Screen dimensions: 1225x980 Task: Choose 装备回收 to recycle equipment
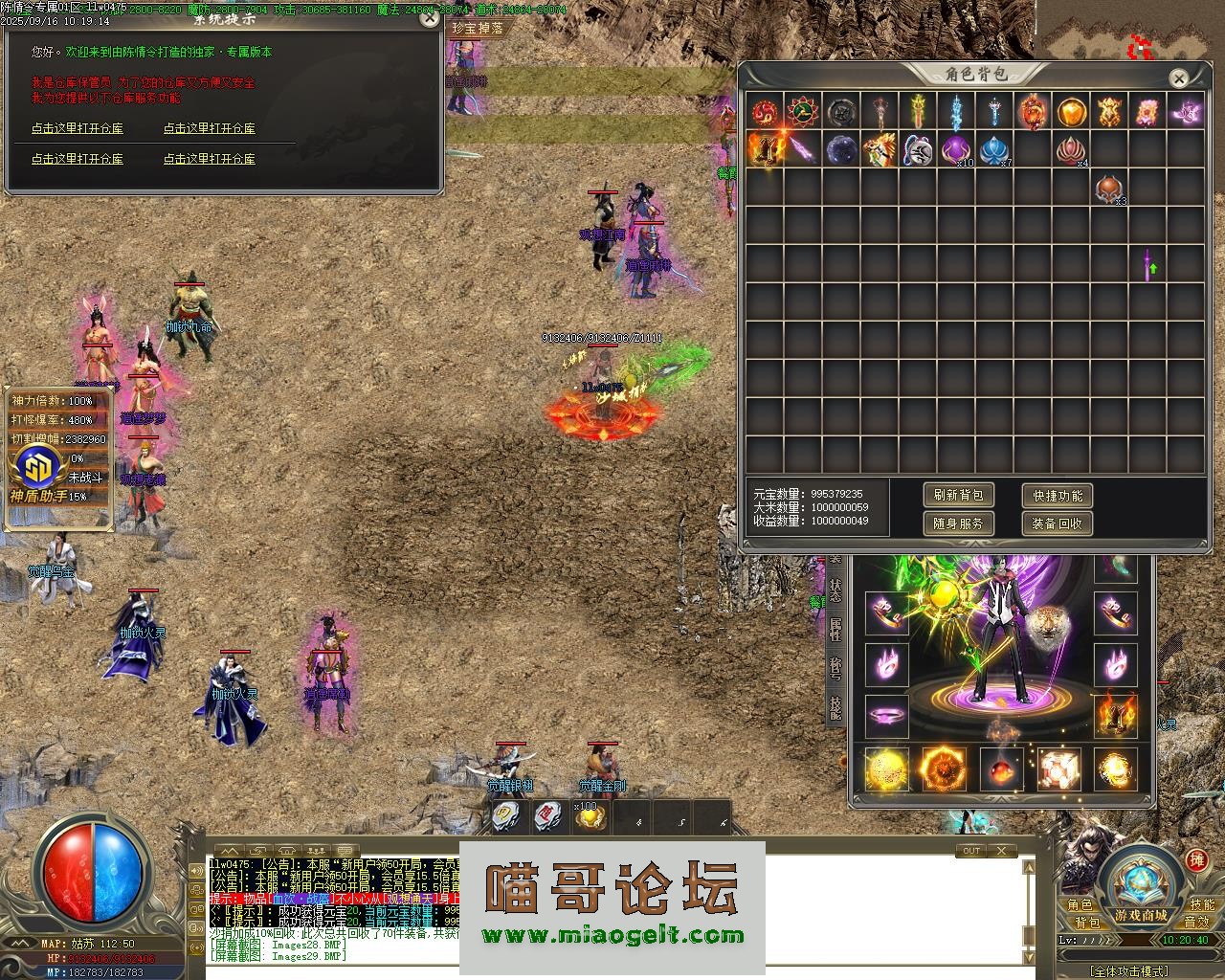(x=1057, y=523)
